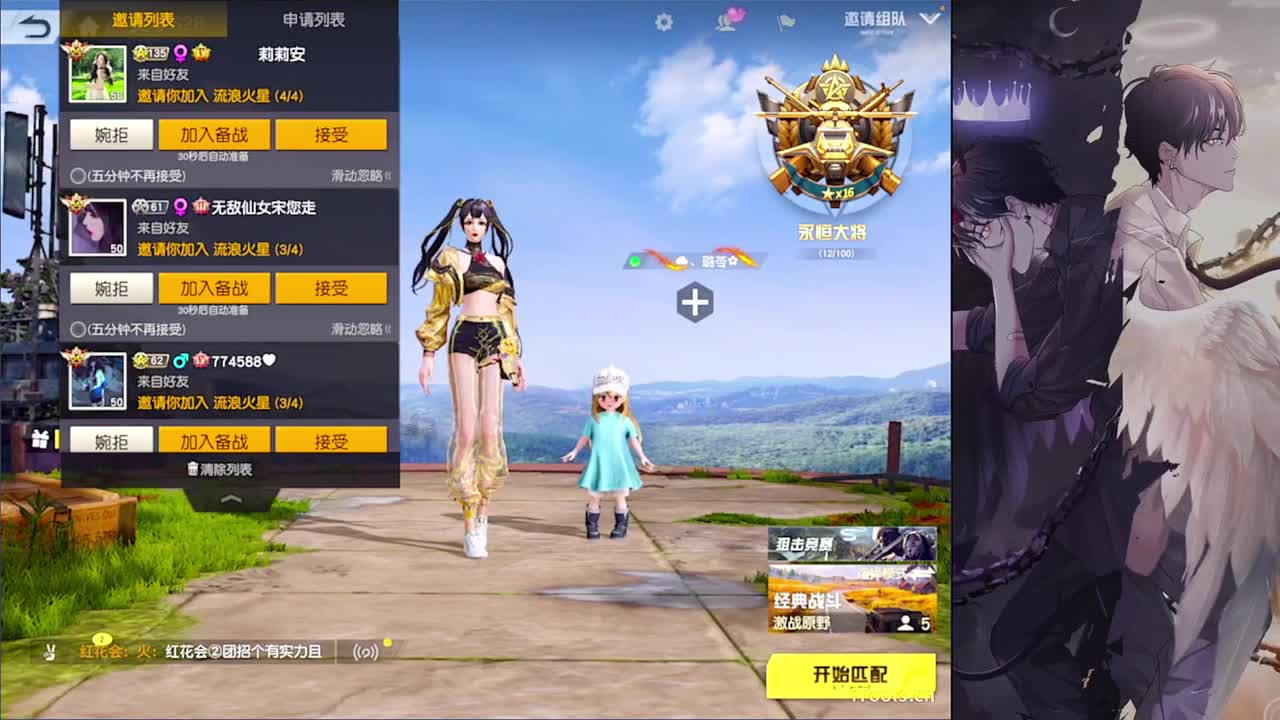Screen dimensions: 1280x720
Task: Switch to the 邀请列表 tab
Action: pos(145,19)
